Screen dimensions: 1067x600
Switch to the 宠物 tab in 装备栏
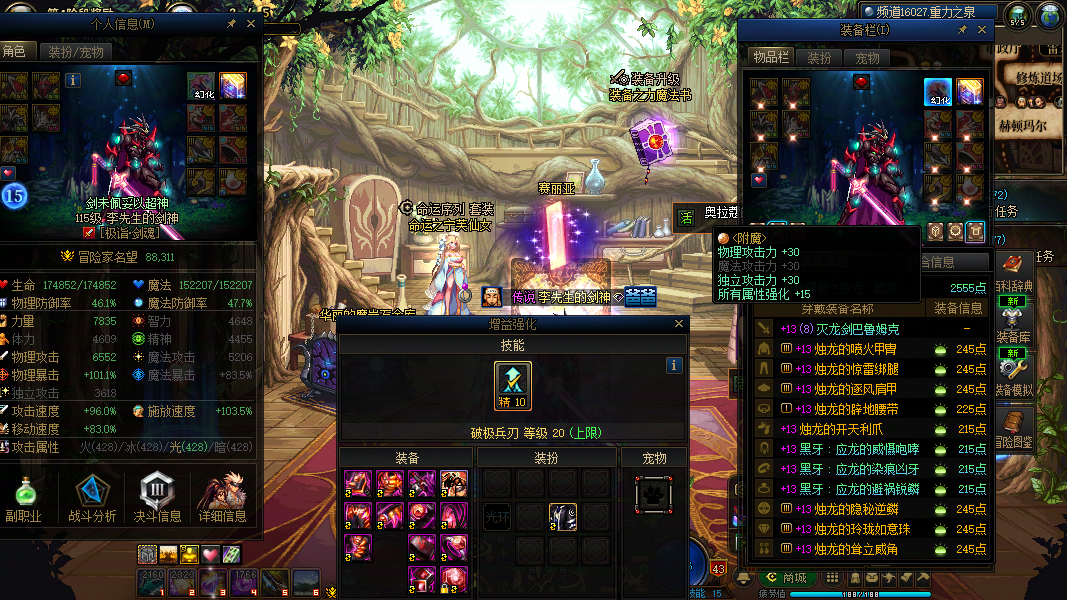(867, 58)
